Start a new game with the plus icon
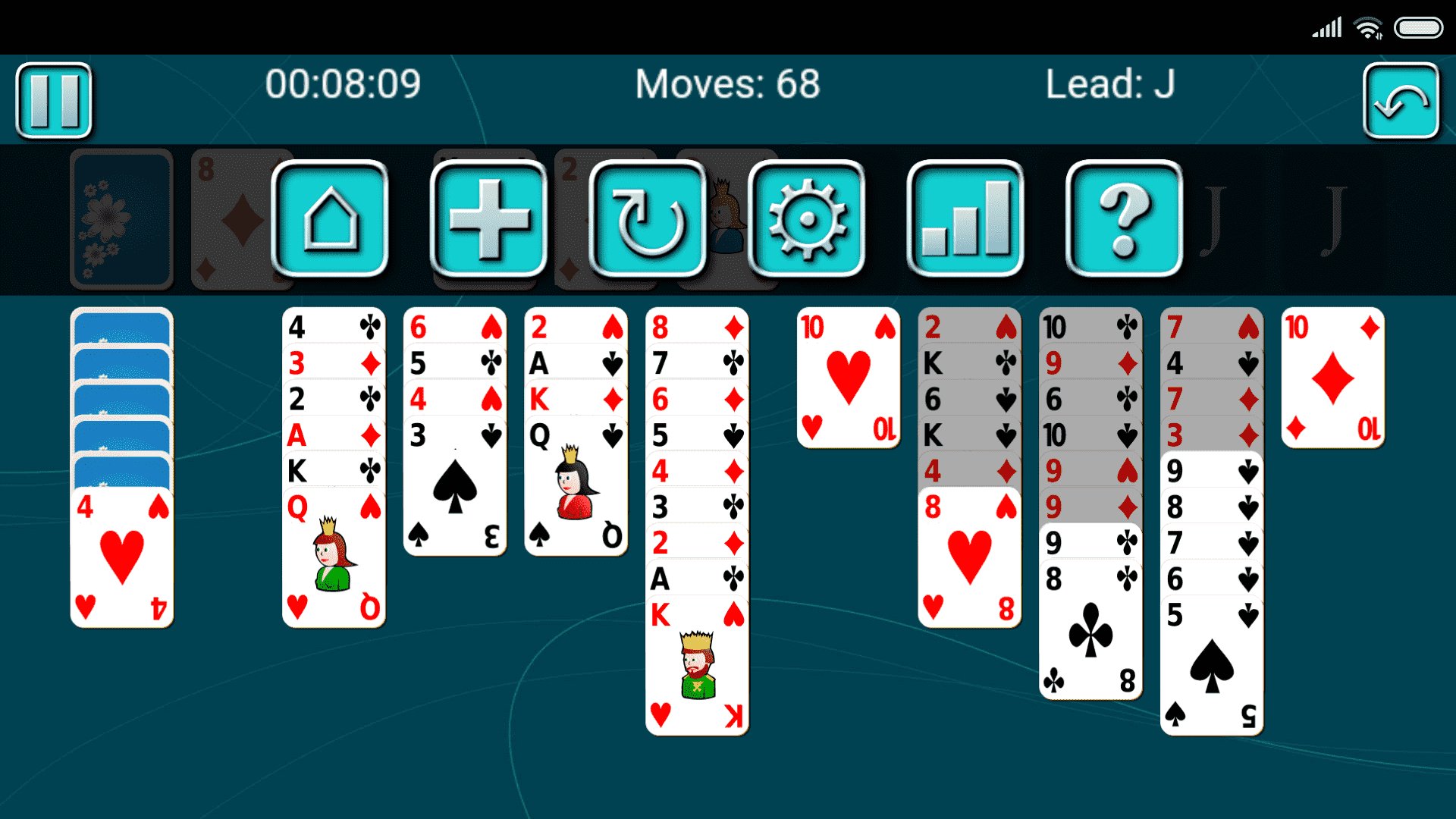The width and height of the screenshot is (1456, 819). click(x=488, y=221)
